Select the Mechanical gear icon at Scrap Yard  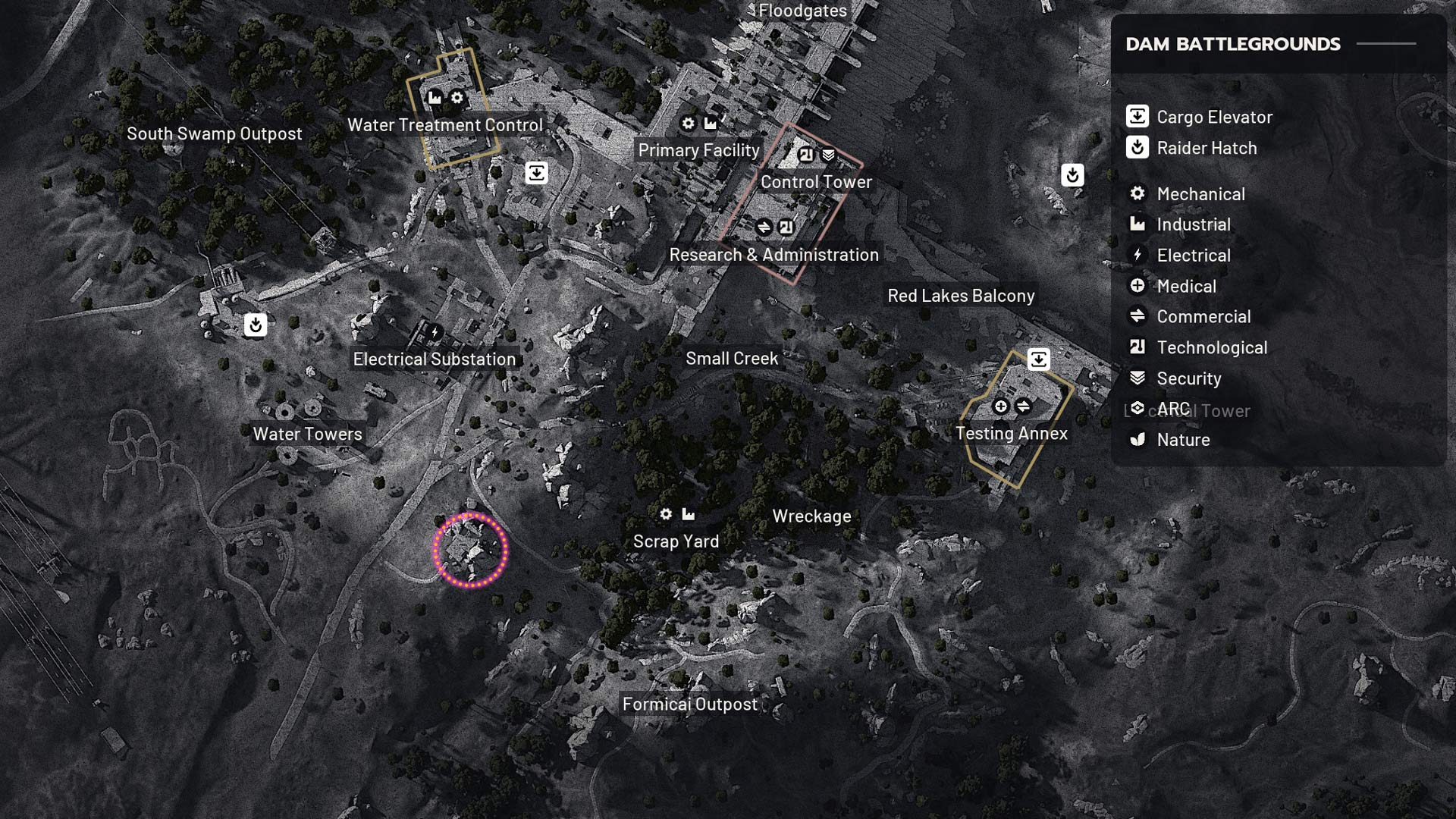coord(666,513)
